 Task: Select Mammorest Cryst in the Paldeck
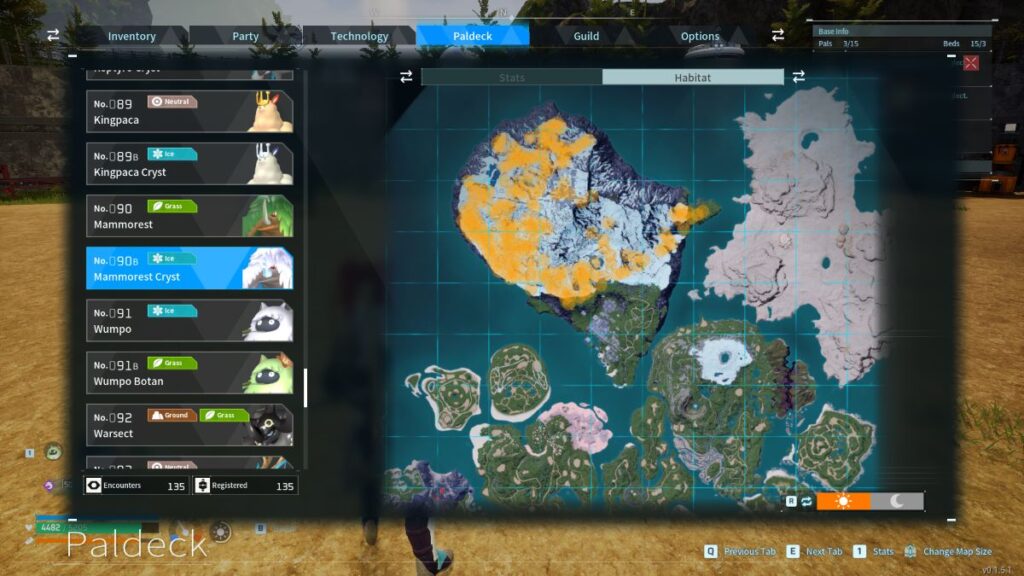click(189, 268)
